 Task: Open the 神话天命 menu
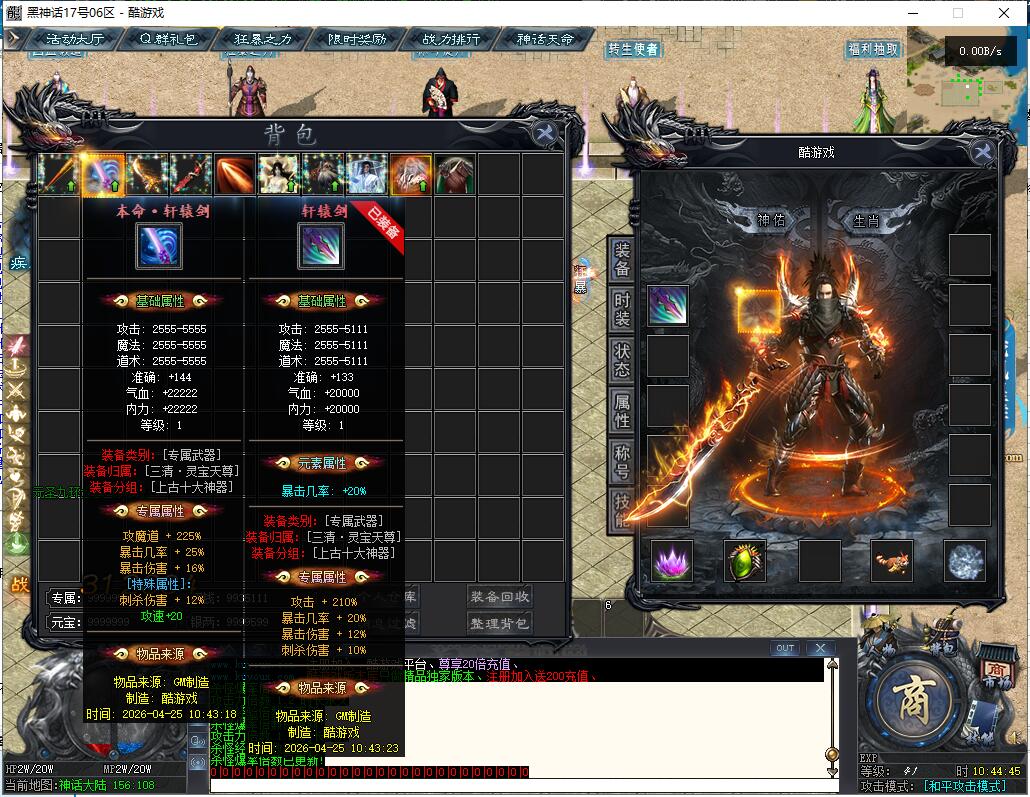[x=546, y=39]
